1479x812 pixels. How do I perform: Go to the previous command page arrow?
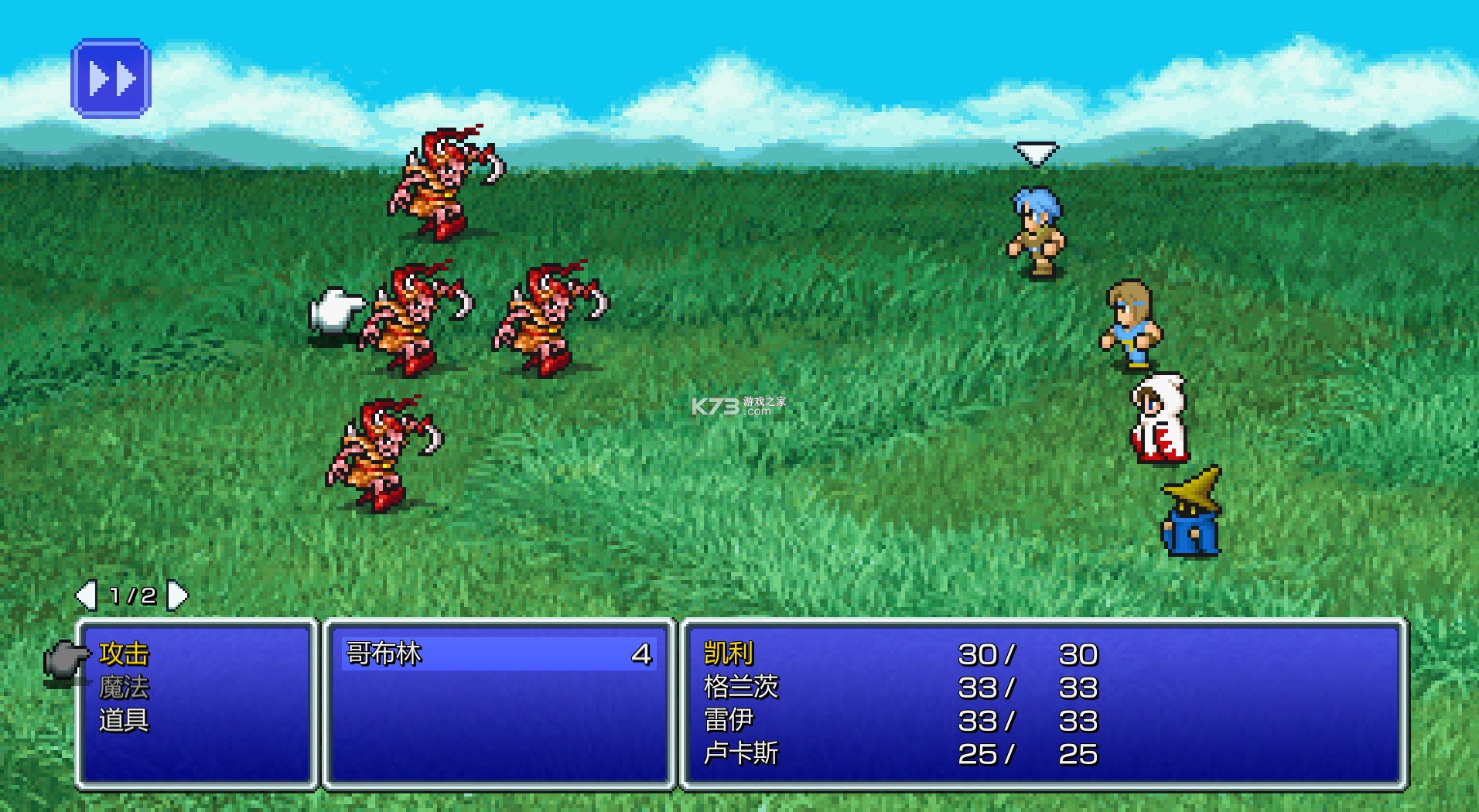coord(85,595)
